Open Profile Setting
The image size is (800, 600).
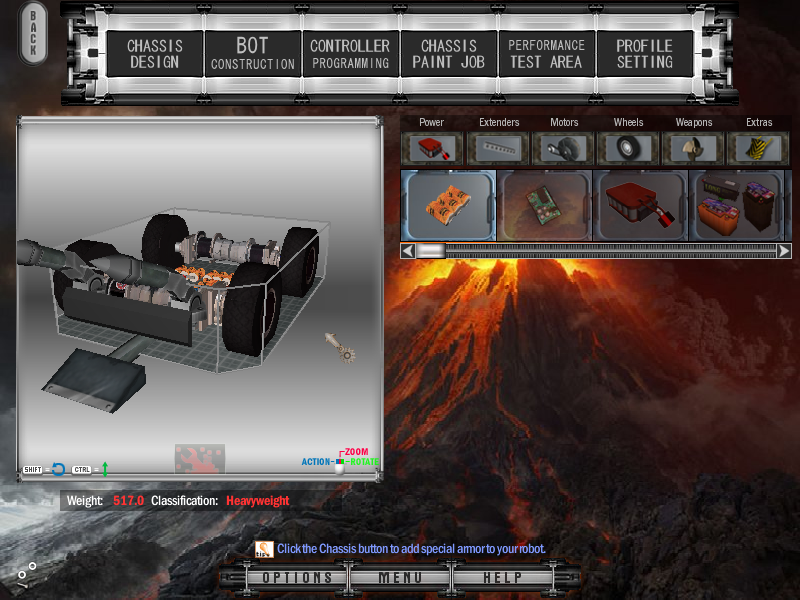pyautogui.click(x=644, y=54)
